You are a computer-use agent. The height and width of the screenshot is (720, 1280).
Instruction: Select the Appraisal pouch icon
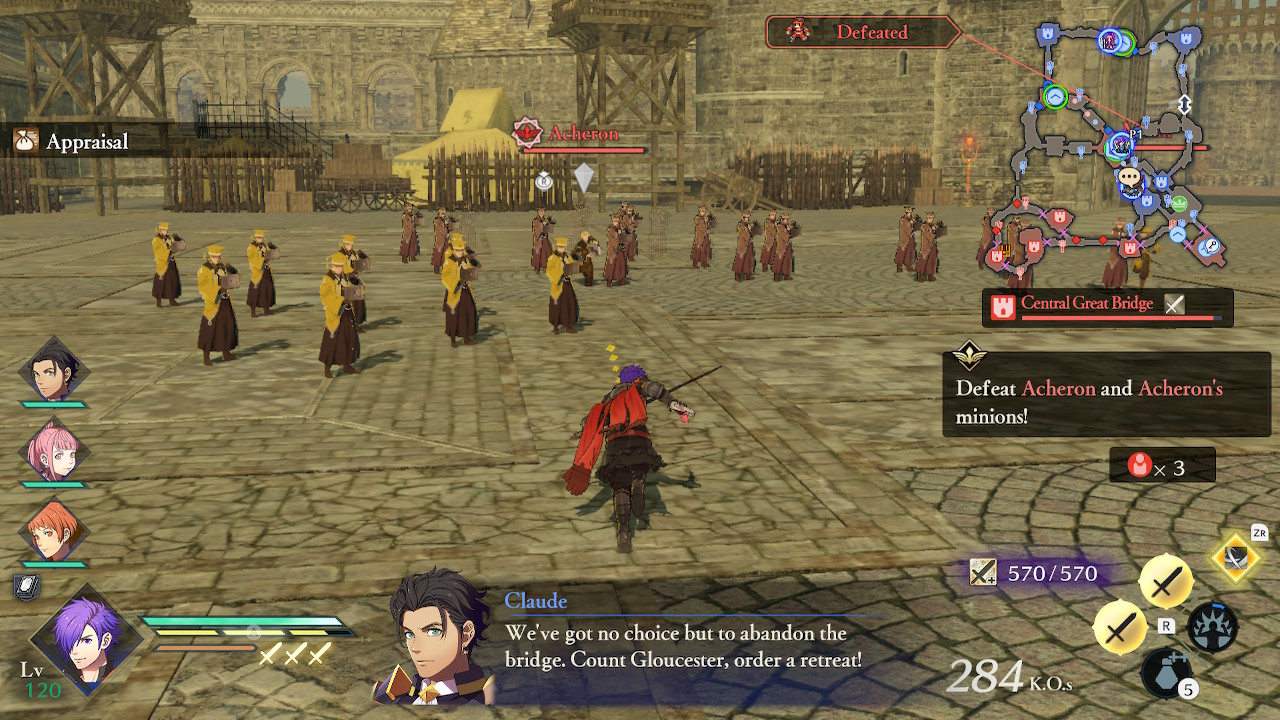coord(24,140)
